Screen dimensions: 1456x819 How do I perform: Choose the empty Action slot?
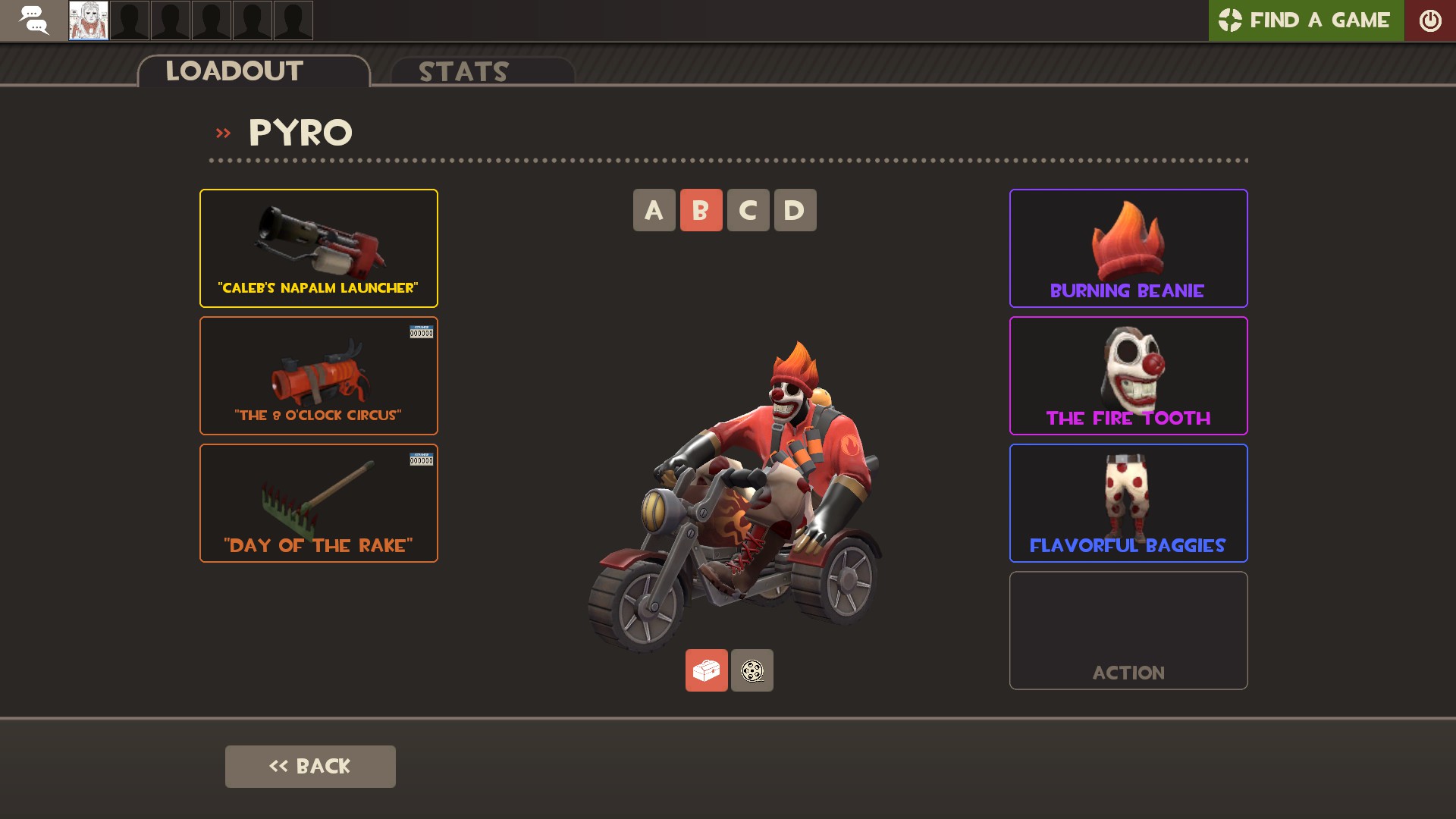(1128, 630)
